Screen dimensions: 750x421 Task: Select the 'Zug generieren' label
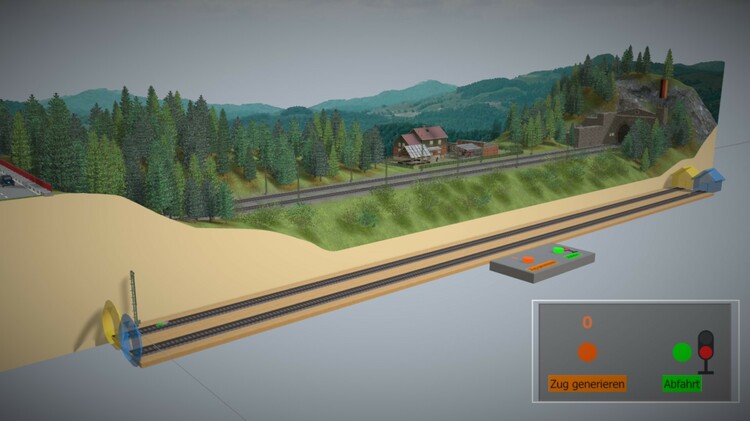pyautogui.click(x=587, y=383)
